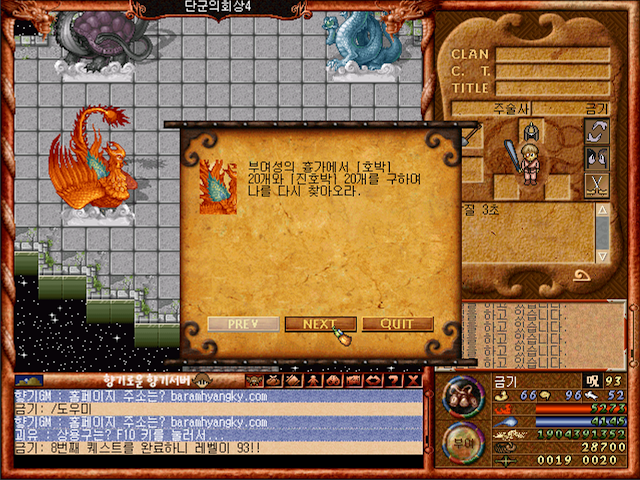Go to the next dialogue page
Image resolution: width=640 pixels, height=480 pixels.
(x=320, y=324)
